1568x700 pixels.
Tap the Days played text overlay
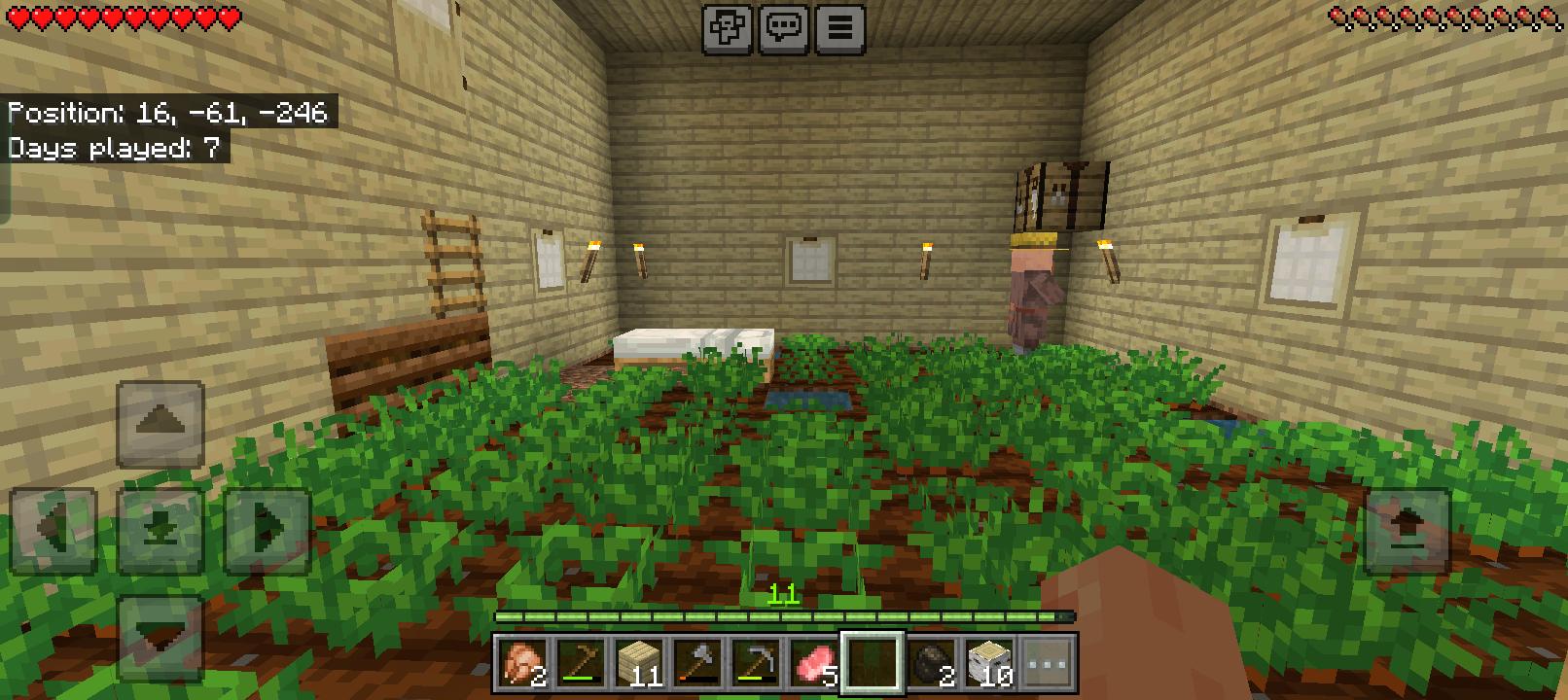click(115, 148)
